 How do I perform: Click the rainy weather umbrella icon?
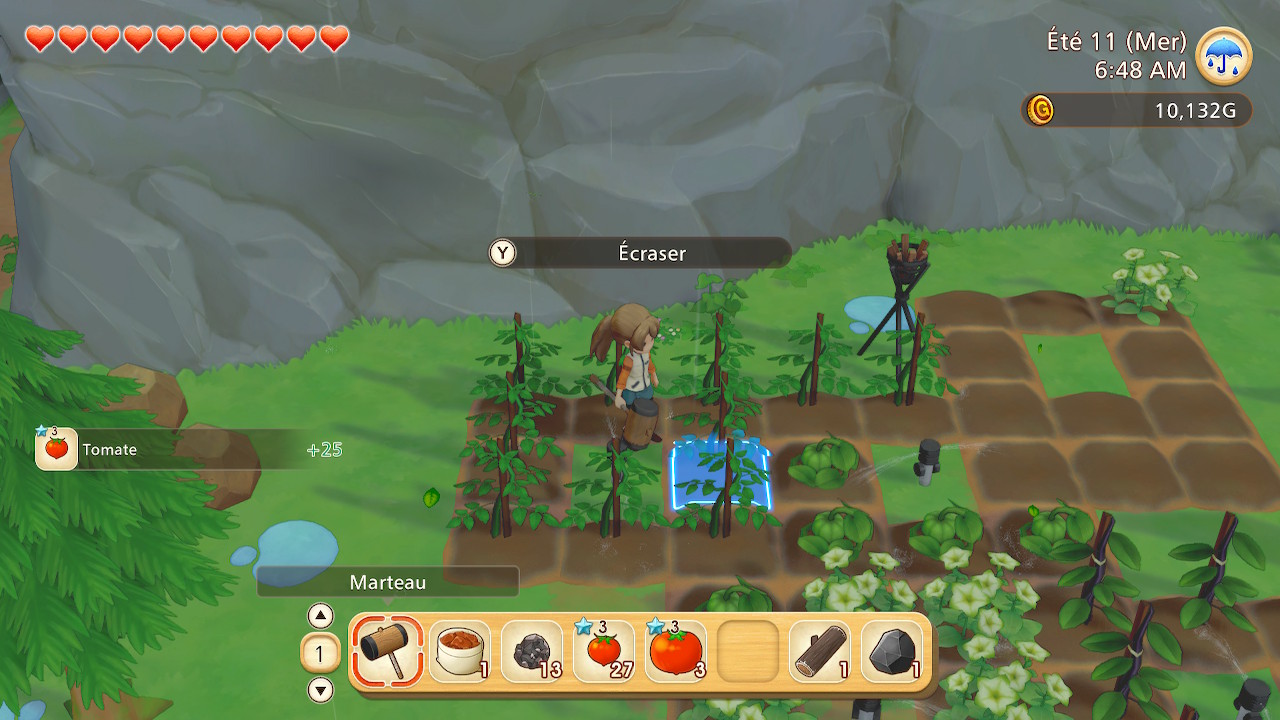point(1223,56)
